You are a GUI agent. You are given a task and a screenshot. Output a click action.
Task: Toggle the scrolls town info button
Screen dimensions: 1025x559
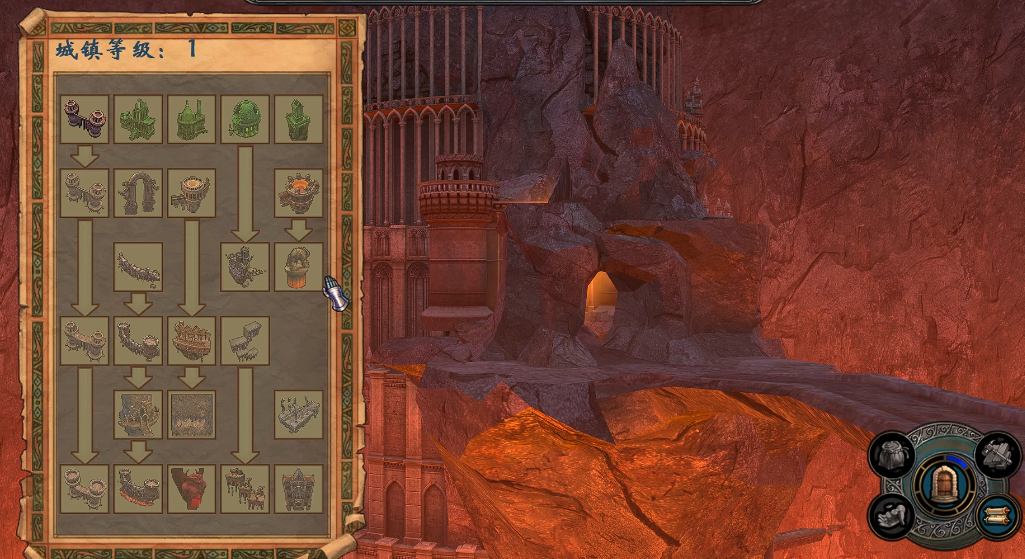(996, 516)
